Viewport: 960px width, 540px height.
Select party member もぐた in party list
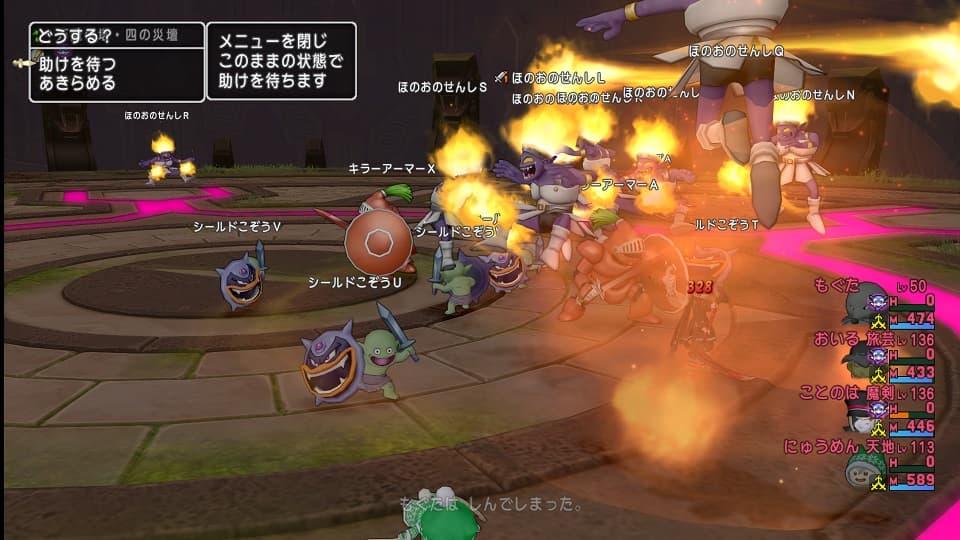(x=836, y=285)
